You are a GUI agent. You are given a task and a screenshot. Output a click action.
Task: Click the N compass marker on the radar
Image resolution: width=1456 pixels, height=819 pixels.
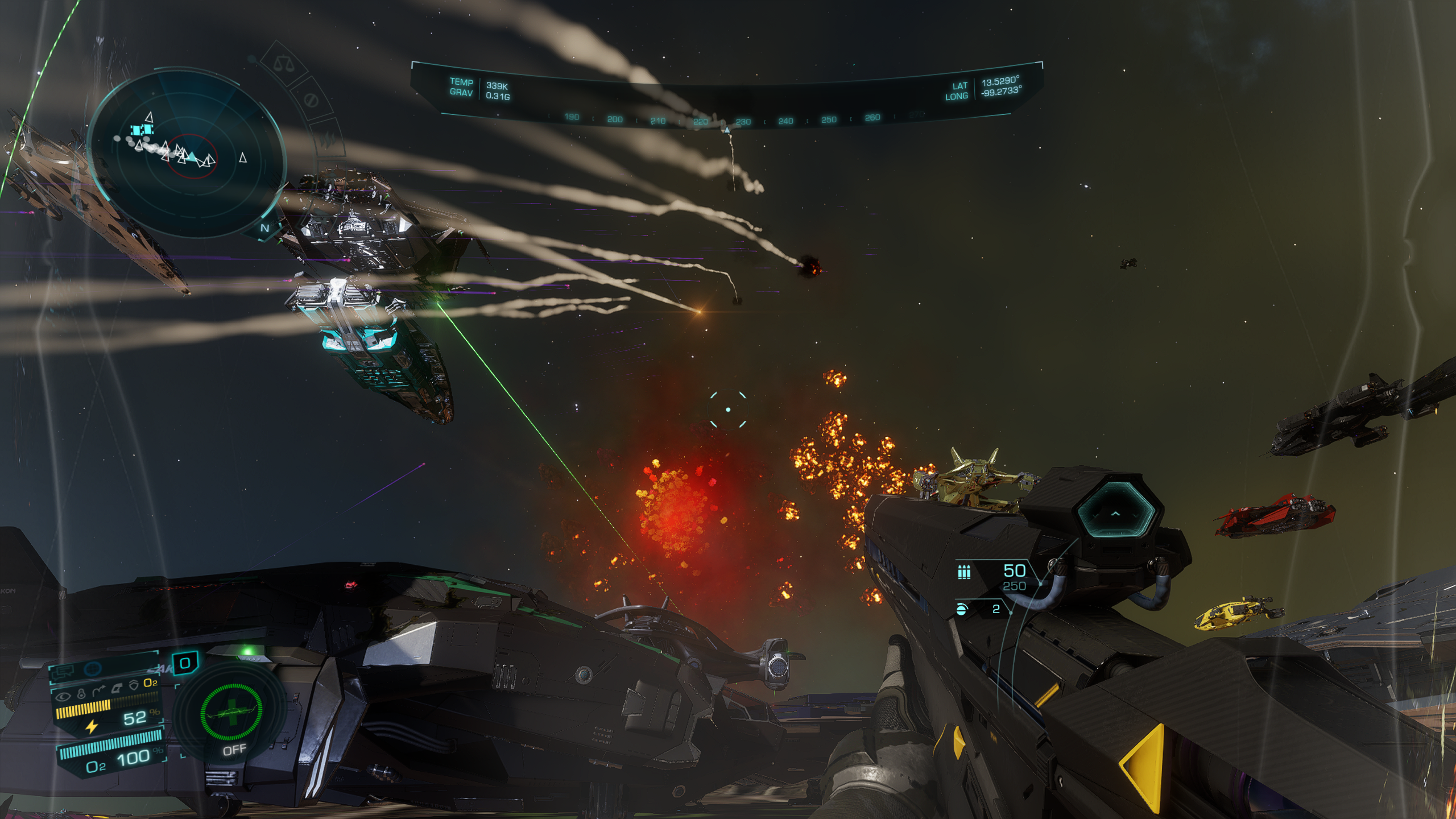pyautogui.click(x=264, y=228)
